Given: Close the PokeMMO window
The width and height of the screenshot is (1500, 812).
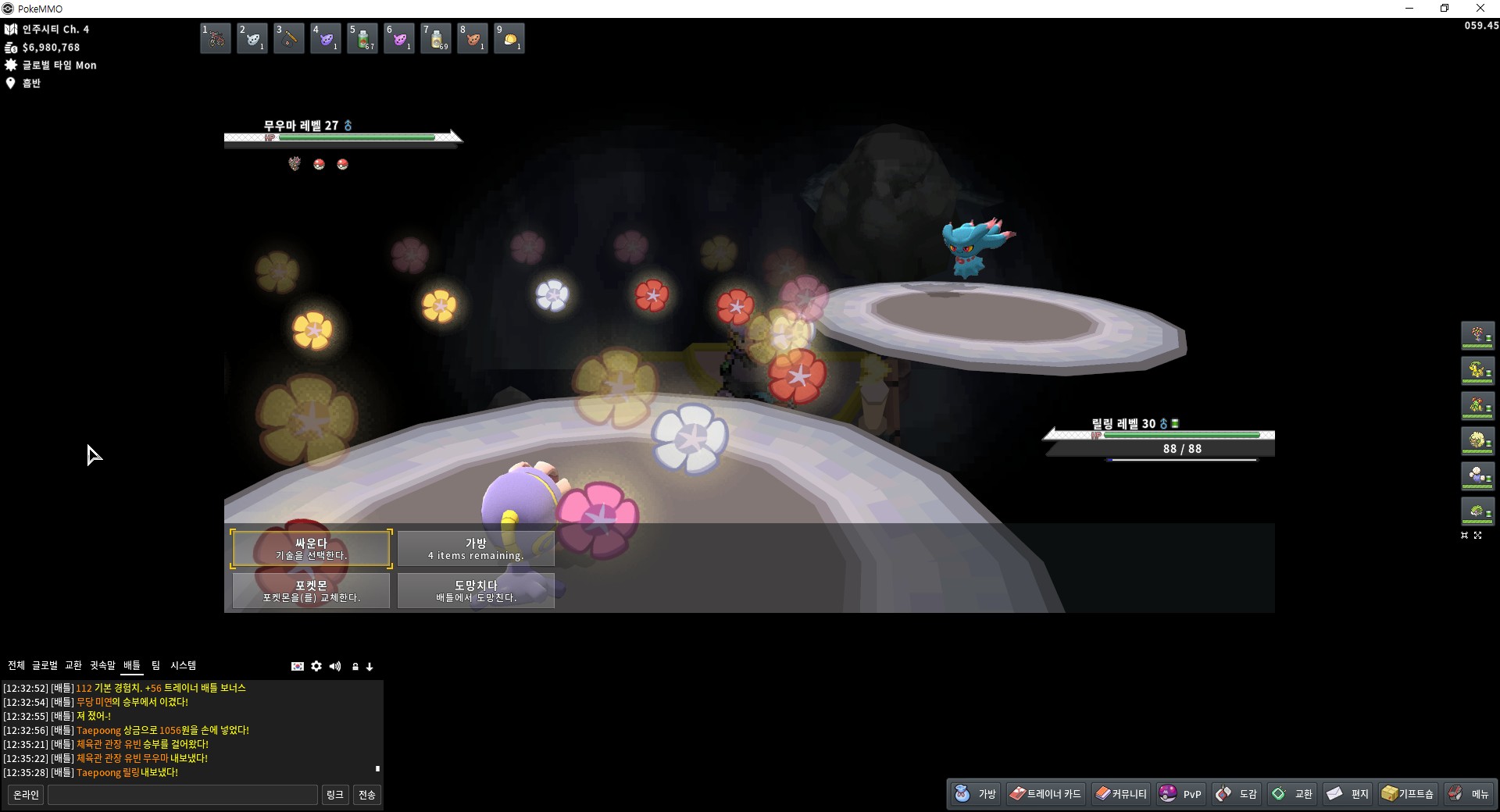Looking at the screenshot, I should [x=1480, y=9].
